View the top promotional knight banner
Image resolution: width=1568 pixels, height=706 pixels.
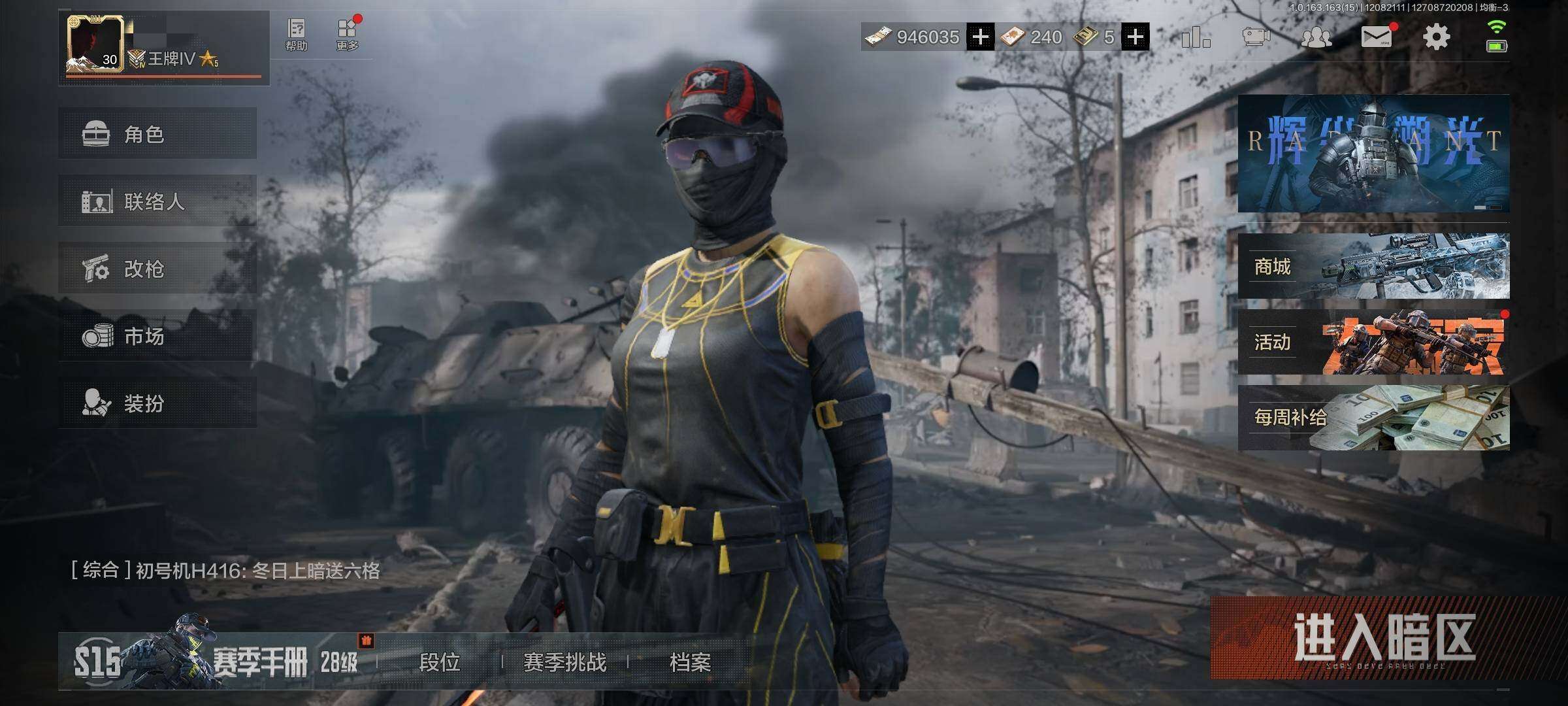pyautogui.click(x=1373, y=154)
